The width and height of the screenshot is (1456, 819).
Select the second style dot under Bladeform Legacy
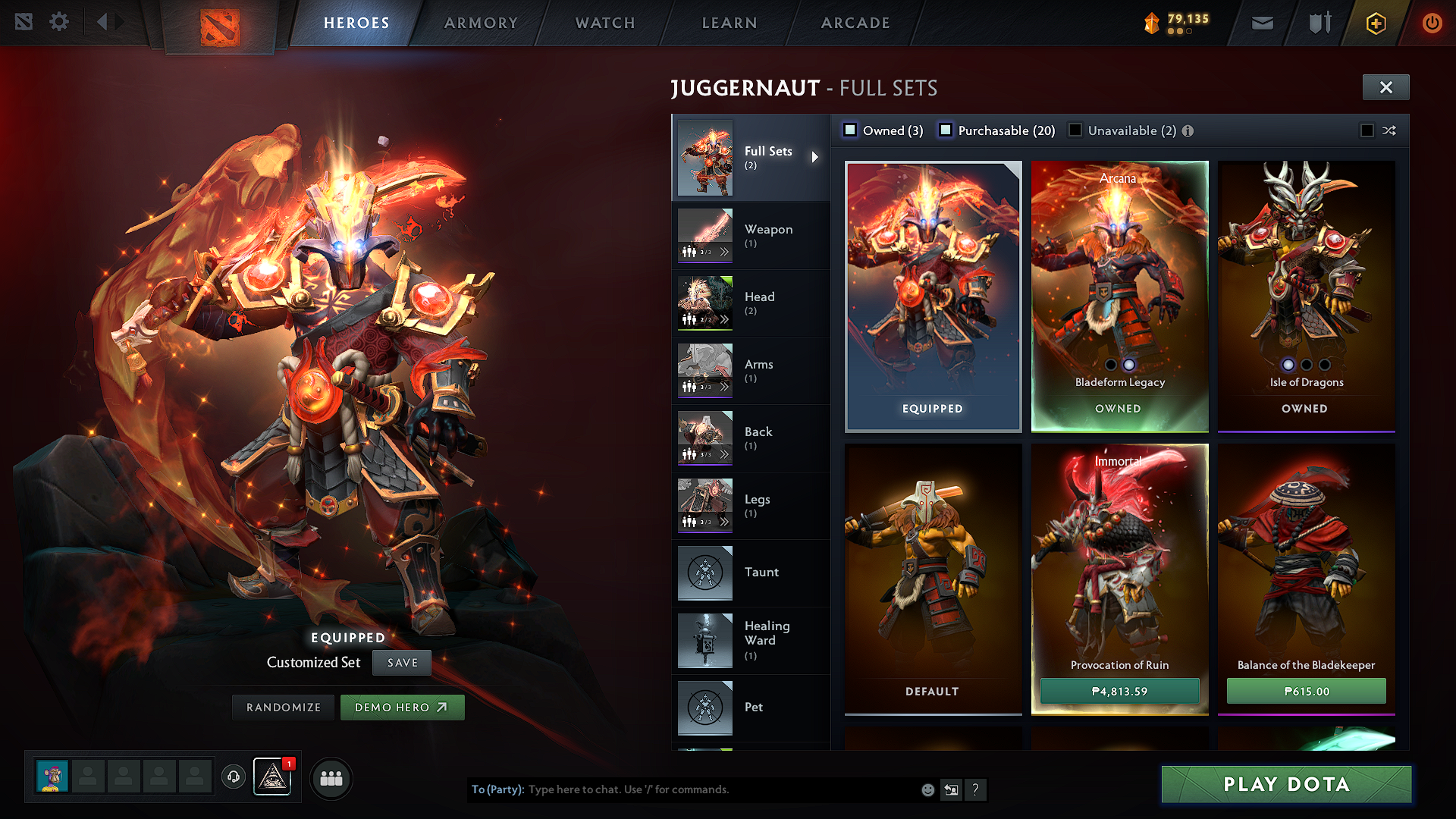point(1128,365)
